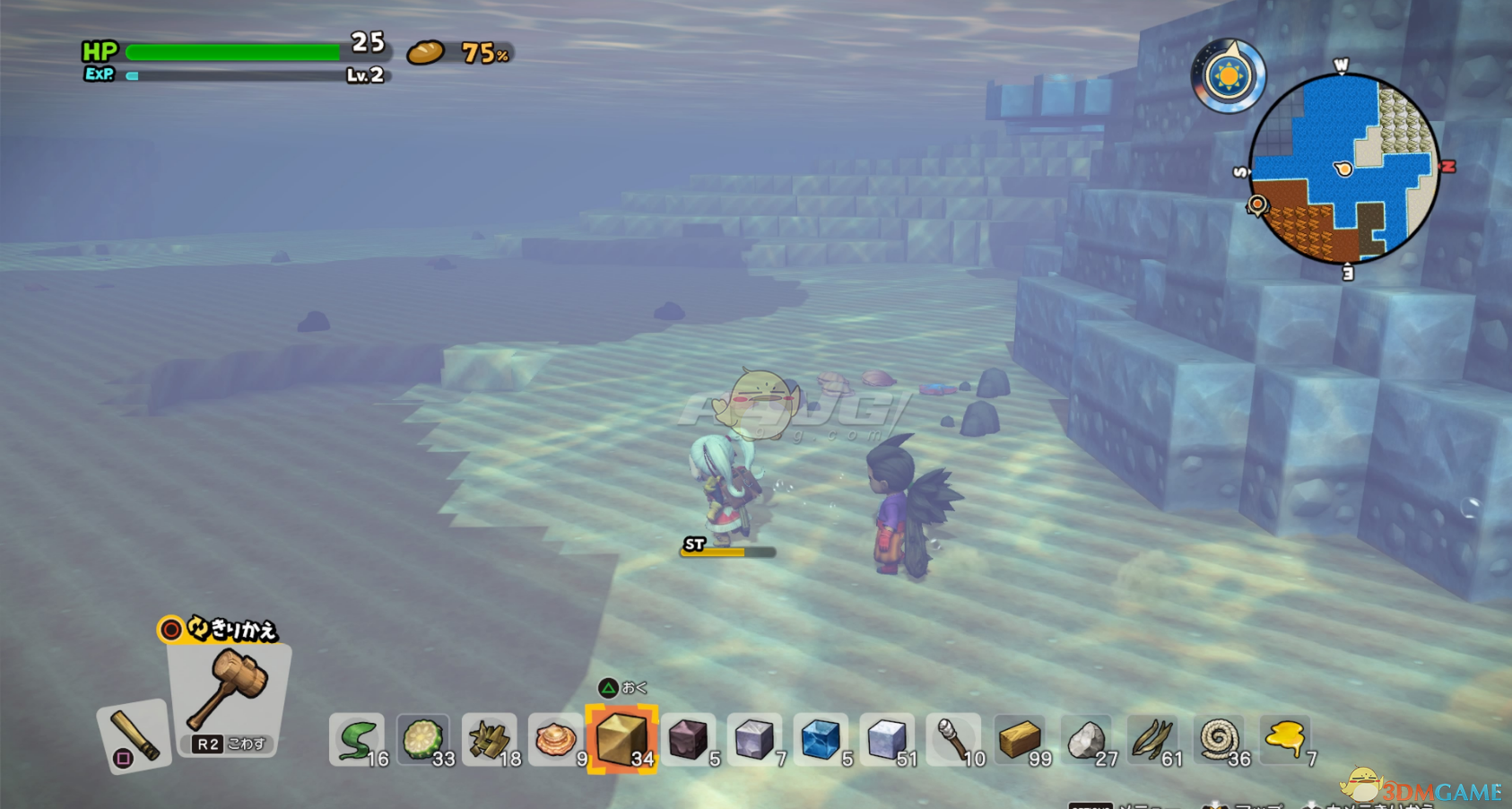Screen dimensions: 1512x809
Task: Click the highlighted yellow sand block slot
Action: 621,739
